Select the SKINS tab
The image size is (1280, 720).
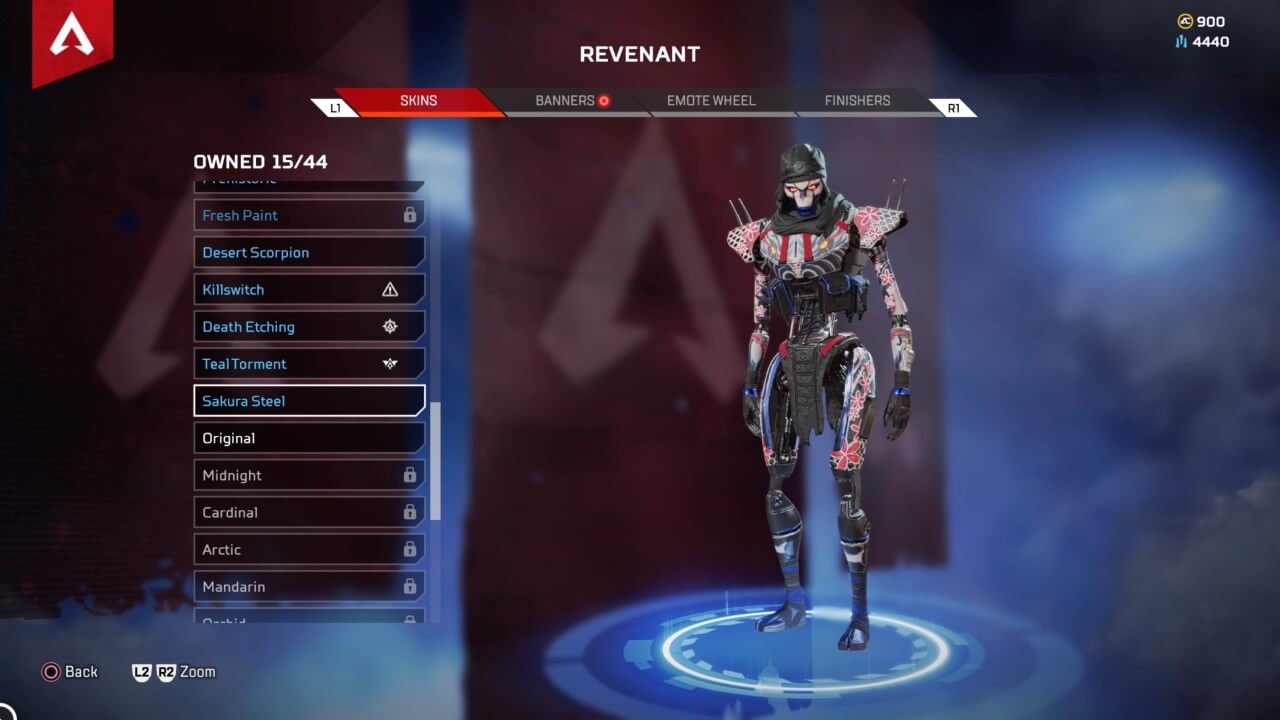point(419,100)
